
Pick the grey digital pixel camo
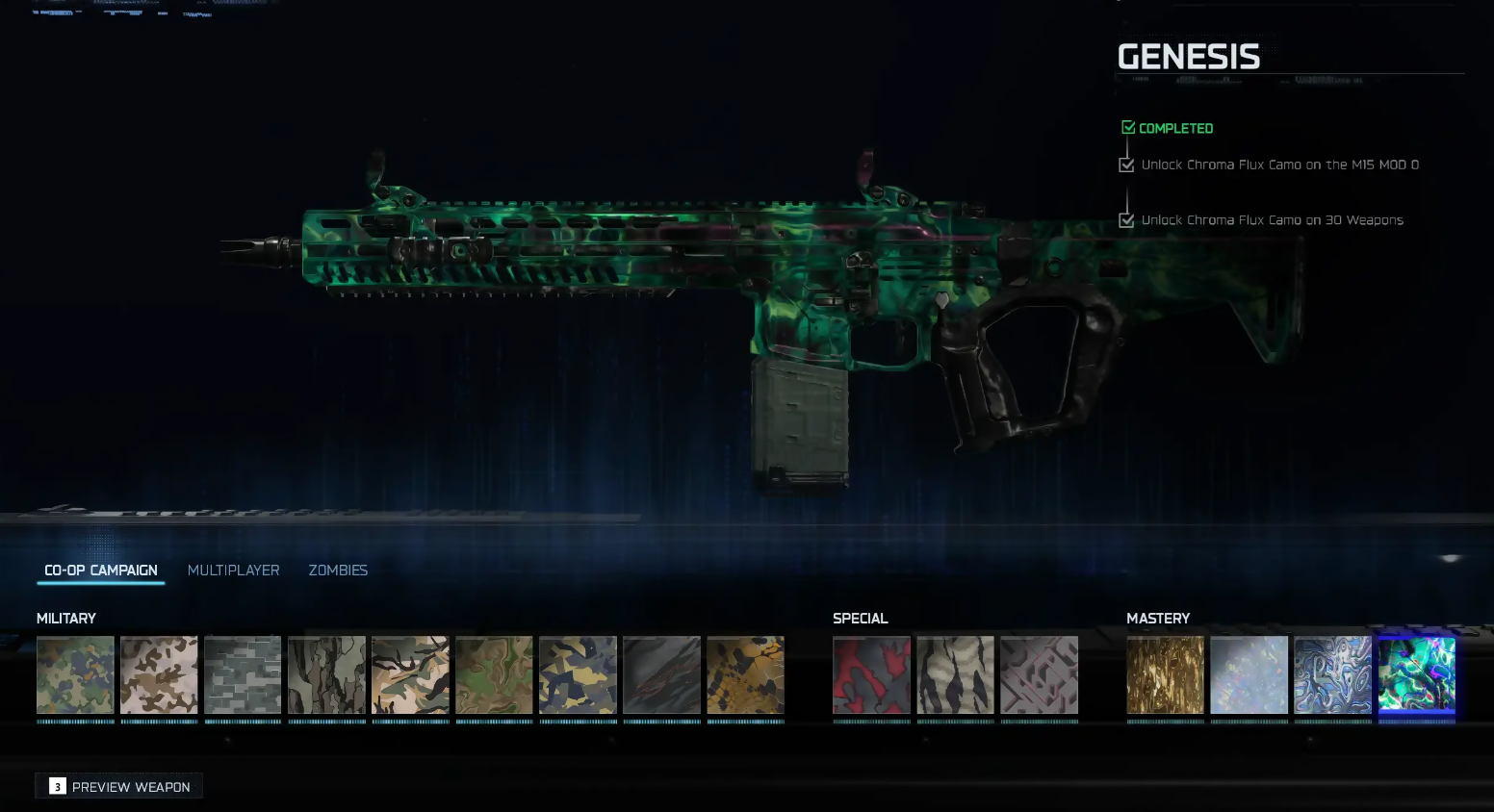coord(243,674)
